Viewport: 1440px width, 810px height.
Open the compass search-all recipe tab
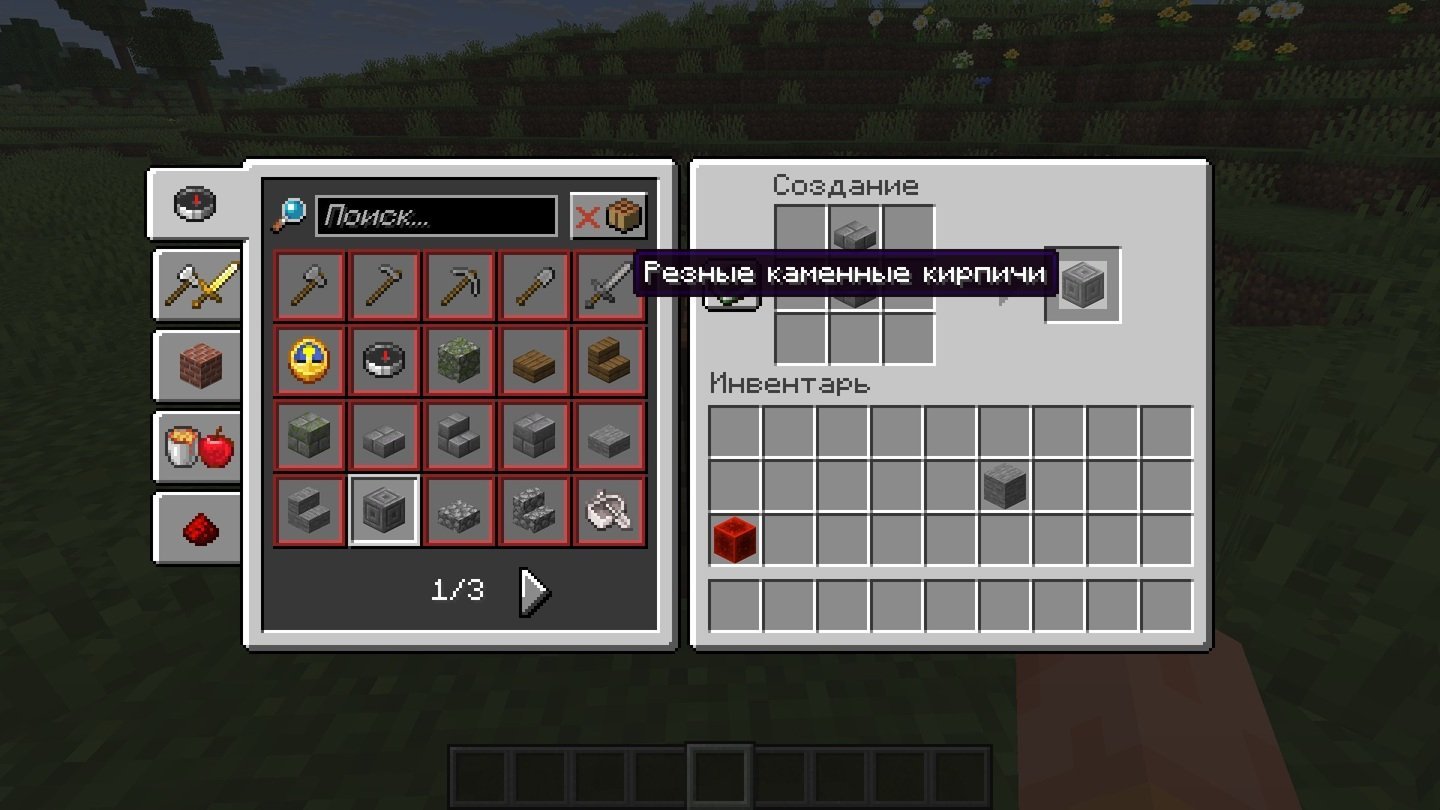pos(196,204)
